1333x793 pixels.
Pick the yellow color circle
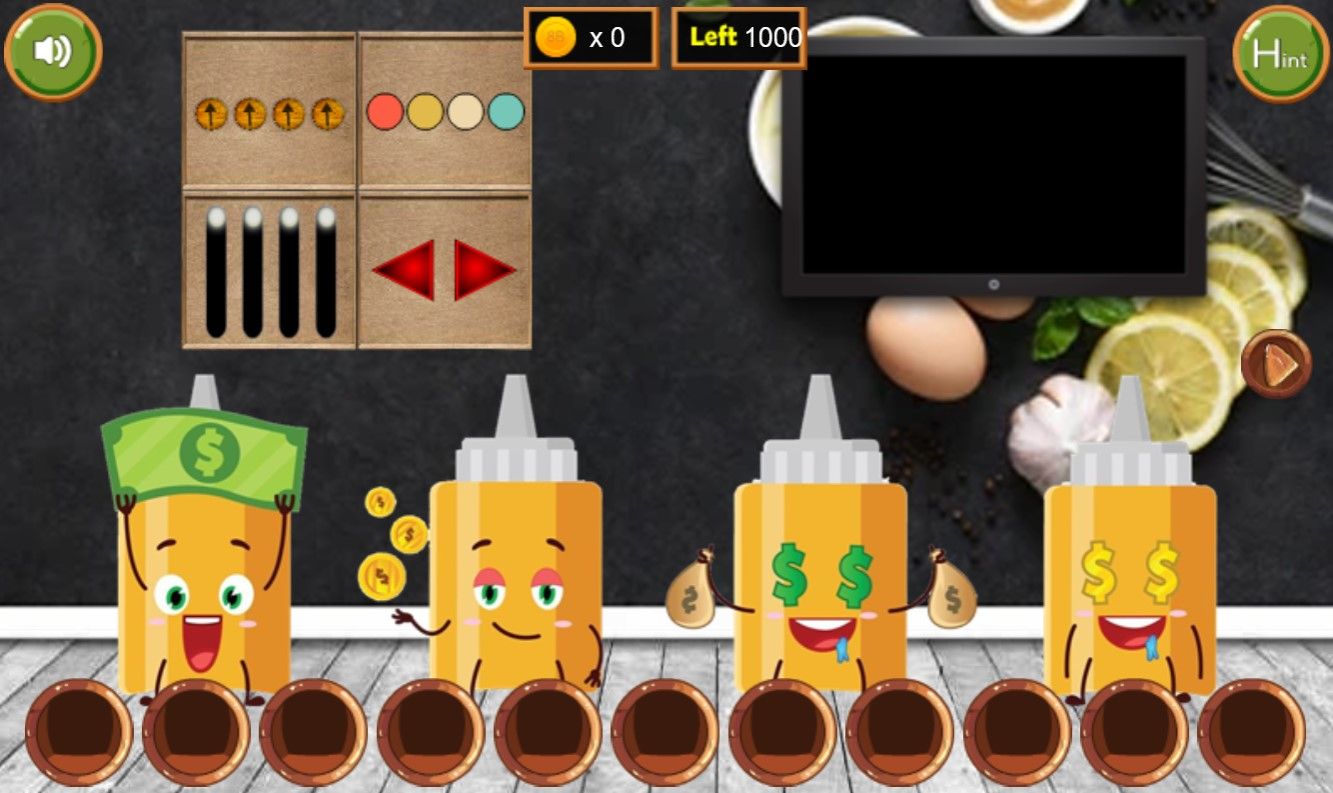click(x=425, y=112)
